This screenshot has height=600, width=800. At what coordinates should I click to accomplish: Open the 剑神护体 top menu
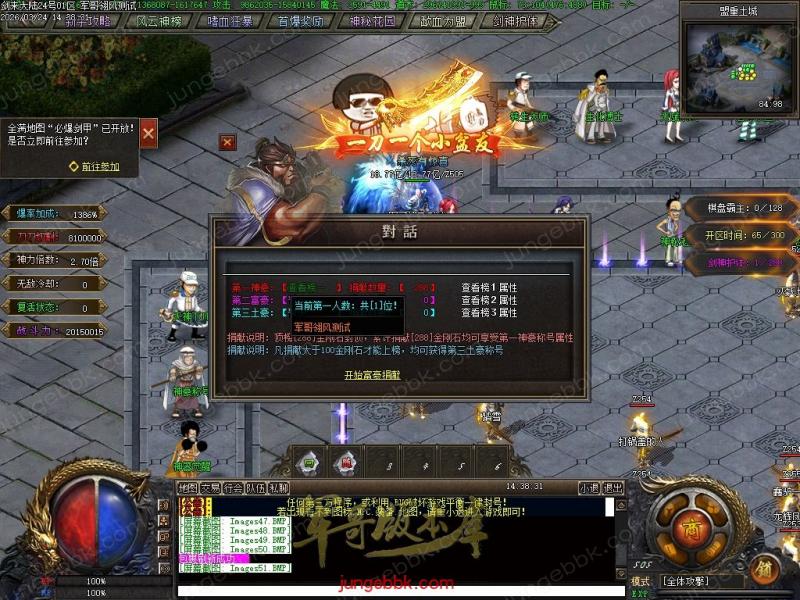click(x=515, y=20)
